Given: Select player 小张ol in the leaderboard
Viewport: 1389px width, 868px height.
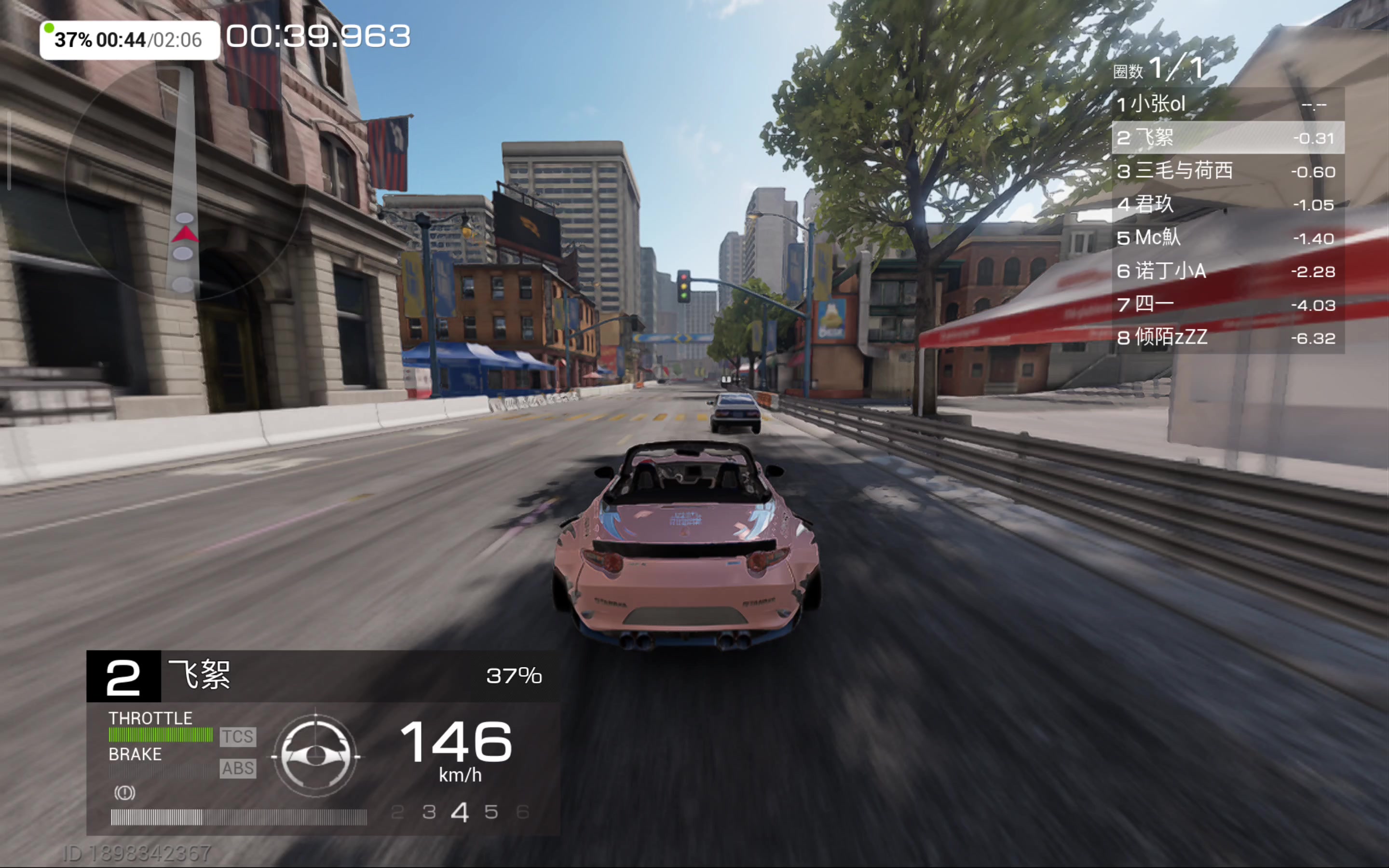Looking at the screenshot, I should [x=1227, y=105].
